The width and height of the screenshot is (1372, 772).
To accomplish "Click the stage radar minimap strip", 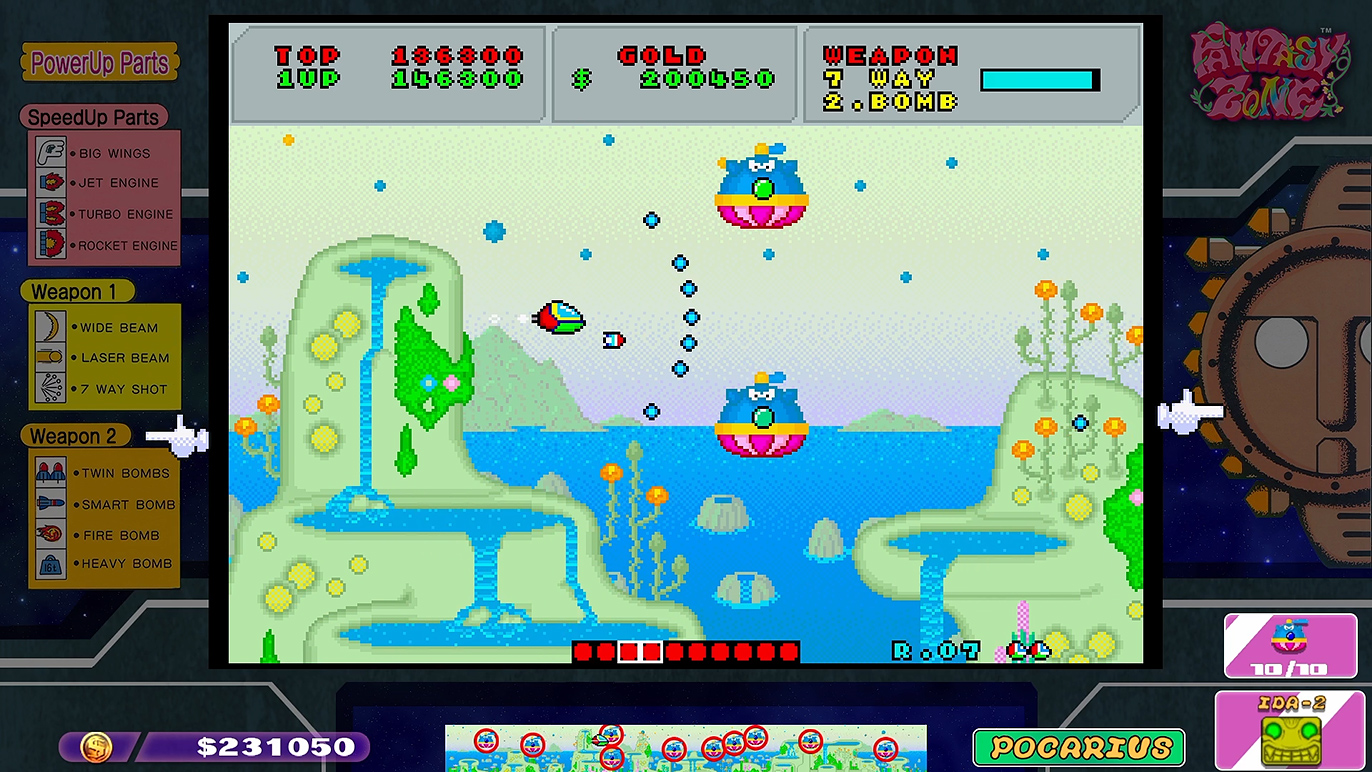I will (685, 747).
